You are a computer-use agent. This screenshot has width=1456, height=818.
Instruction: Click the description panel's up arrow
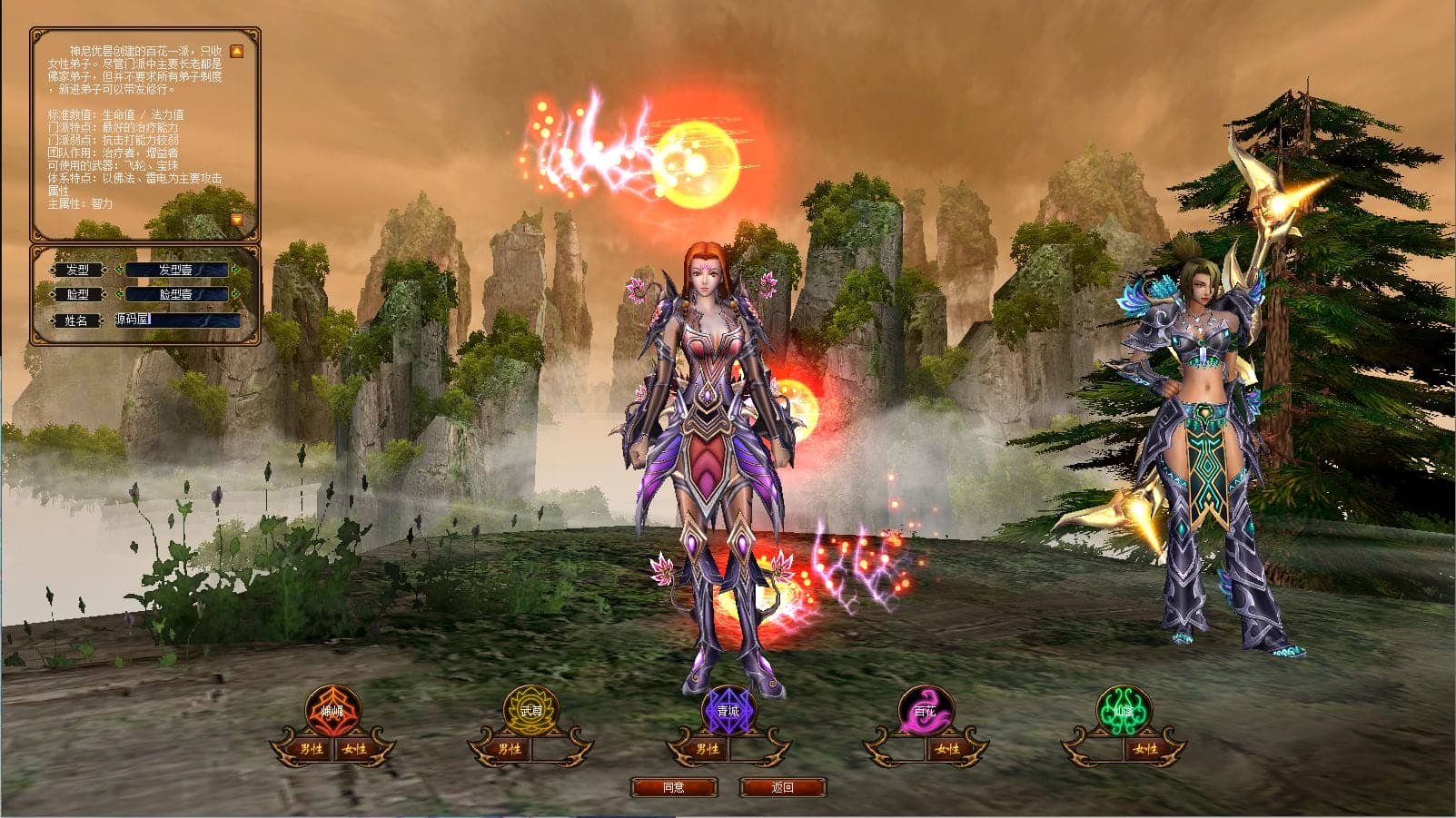point(236,52)
